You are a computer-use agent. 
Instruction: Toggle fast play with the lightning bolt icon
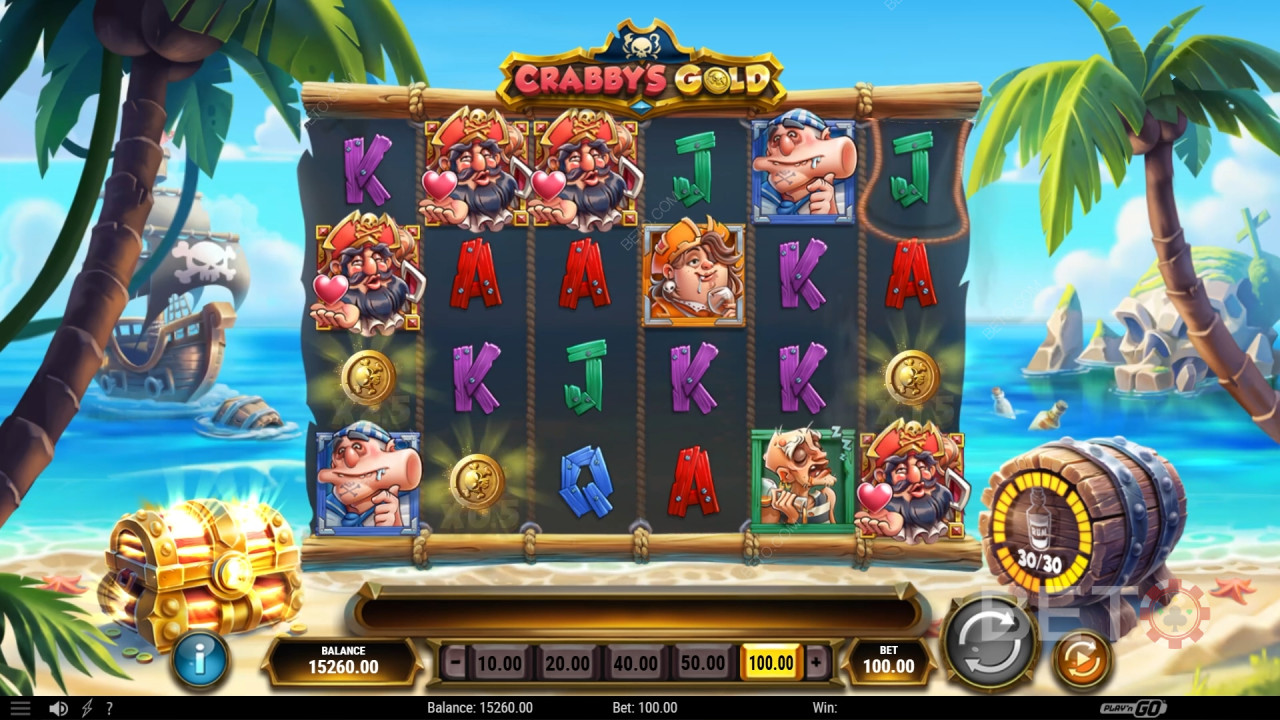pos(87,708)
